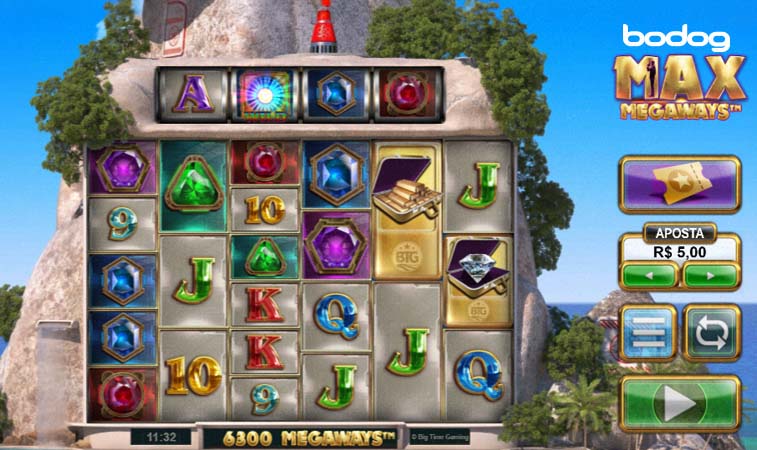This screenshot has height=450, width=757.
Task: Increase the bet amount with the right arrow
Action: [711, 274]
